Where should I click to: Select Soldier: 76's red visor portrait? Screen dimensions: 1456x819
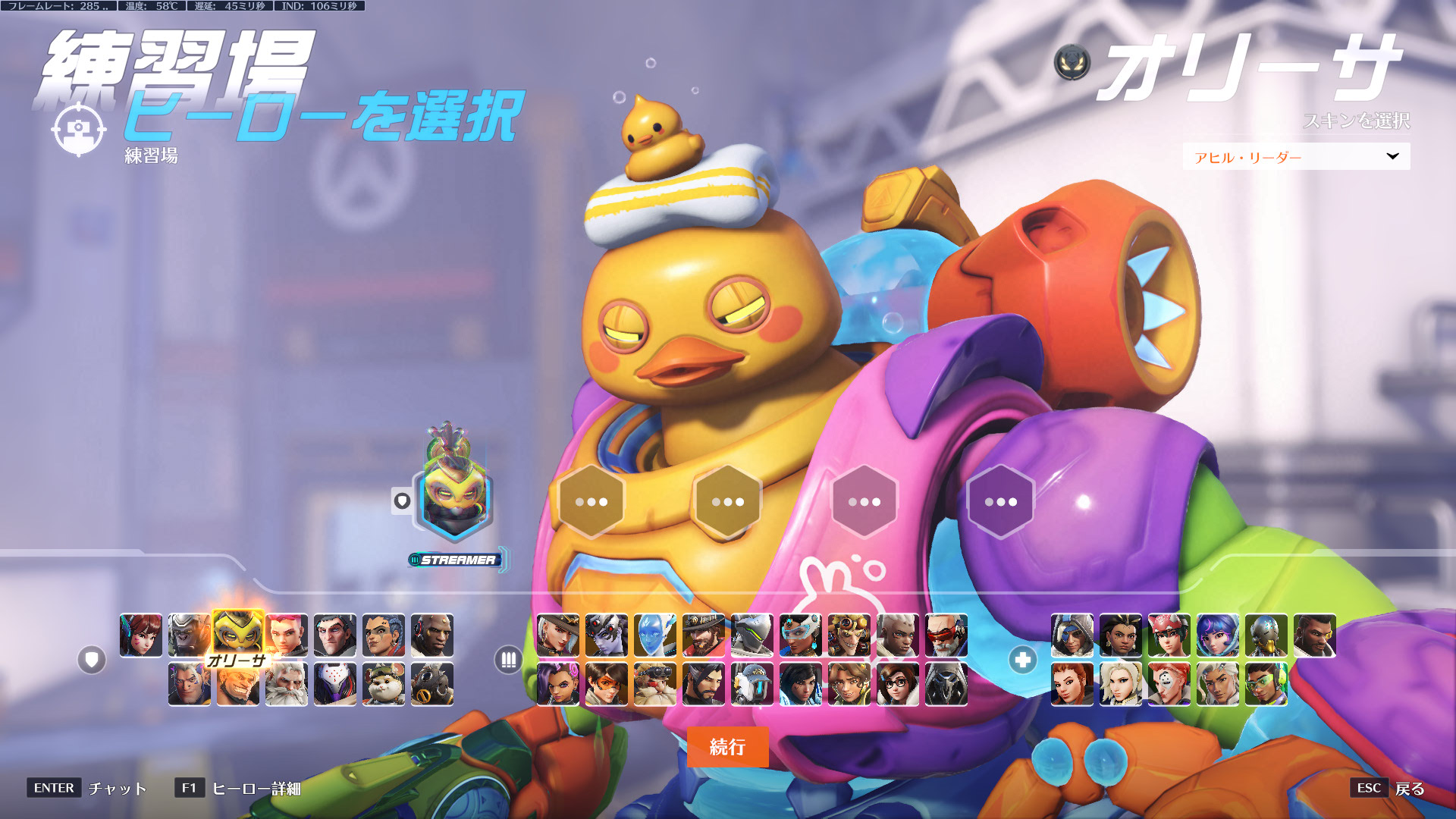946,635
